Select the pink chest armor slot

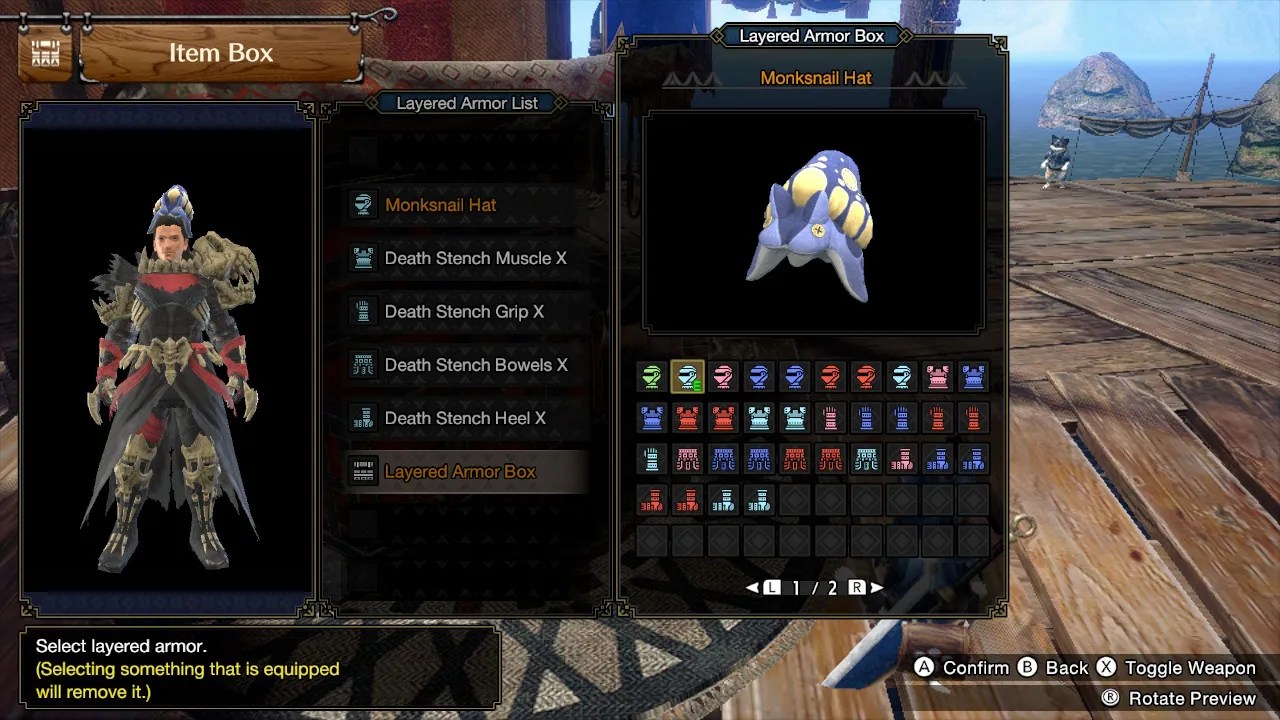click(x=938, y=377)
